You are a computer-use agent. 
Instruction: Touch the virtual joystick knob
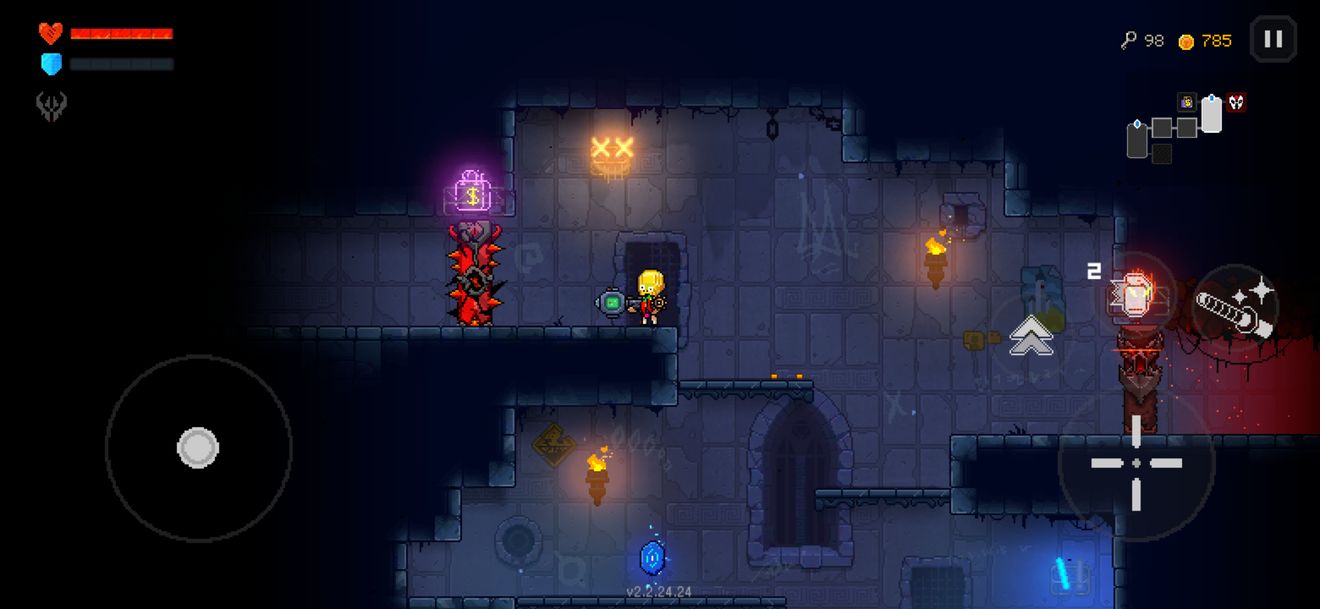[x=198, y=447]
